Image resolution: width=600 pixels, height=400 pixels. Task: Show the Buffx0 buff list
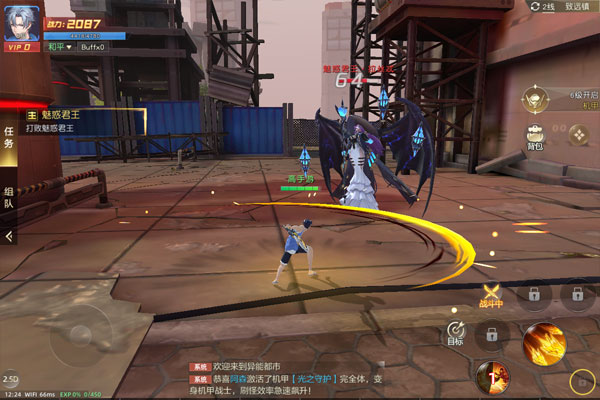[92, 46]
